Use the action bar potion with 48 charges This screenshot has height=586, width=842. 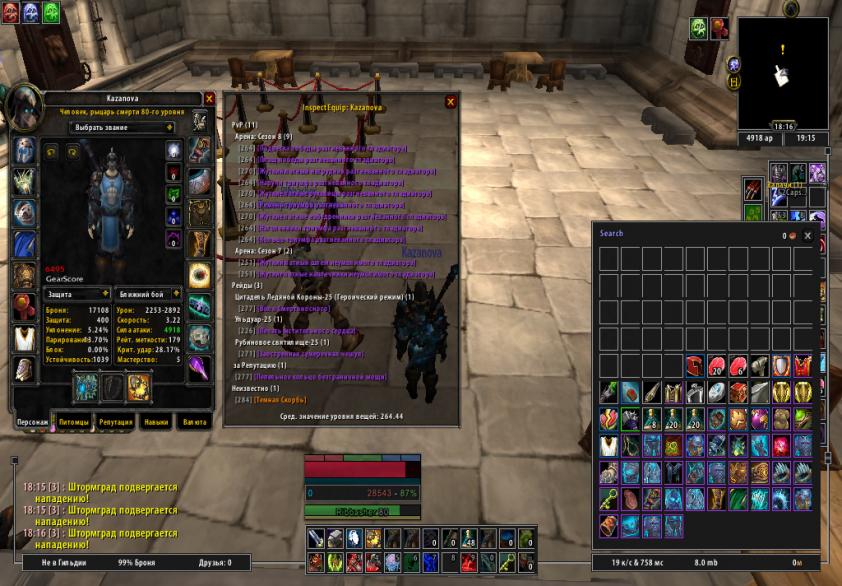tap(469, 539)
